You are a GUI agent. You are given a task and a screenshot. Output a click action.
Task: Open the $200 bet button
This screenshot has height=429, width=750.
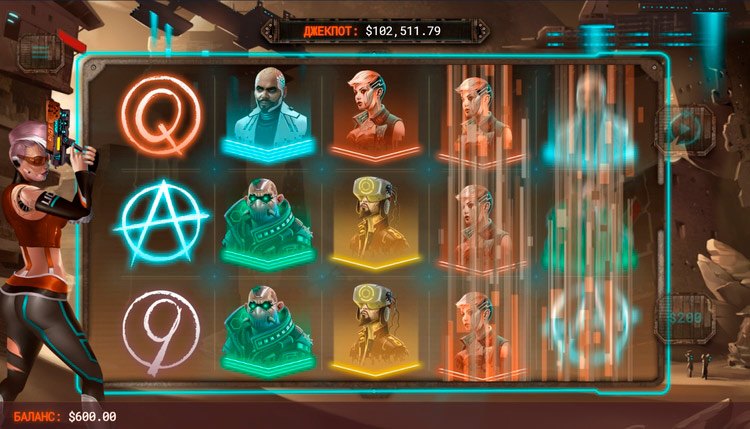tap(685, 319)
